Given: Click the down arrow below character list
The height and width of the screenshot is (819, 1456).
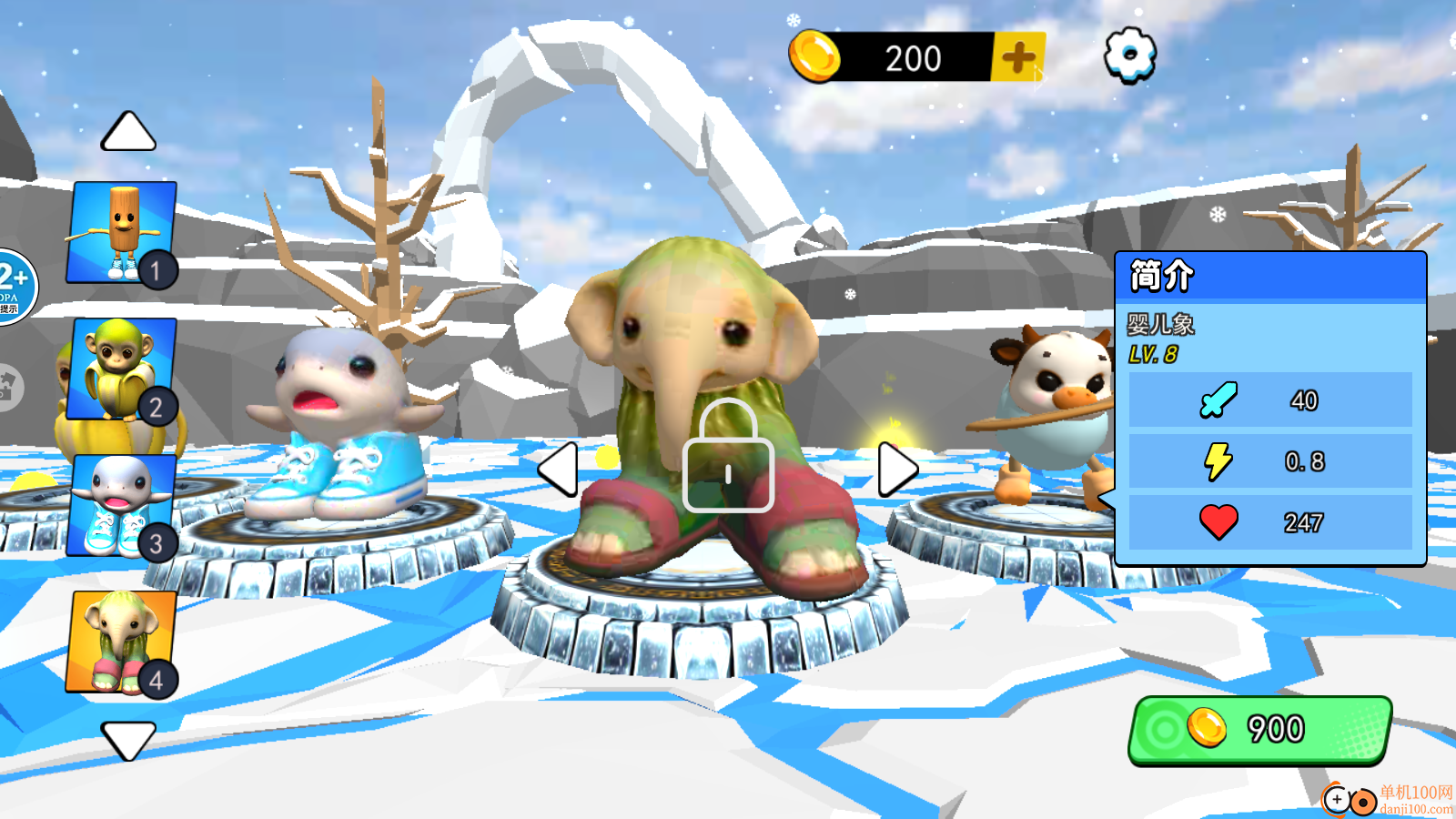Looking at the screenshot, I should tap(128, 739).
